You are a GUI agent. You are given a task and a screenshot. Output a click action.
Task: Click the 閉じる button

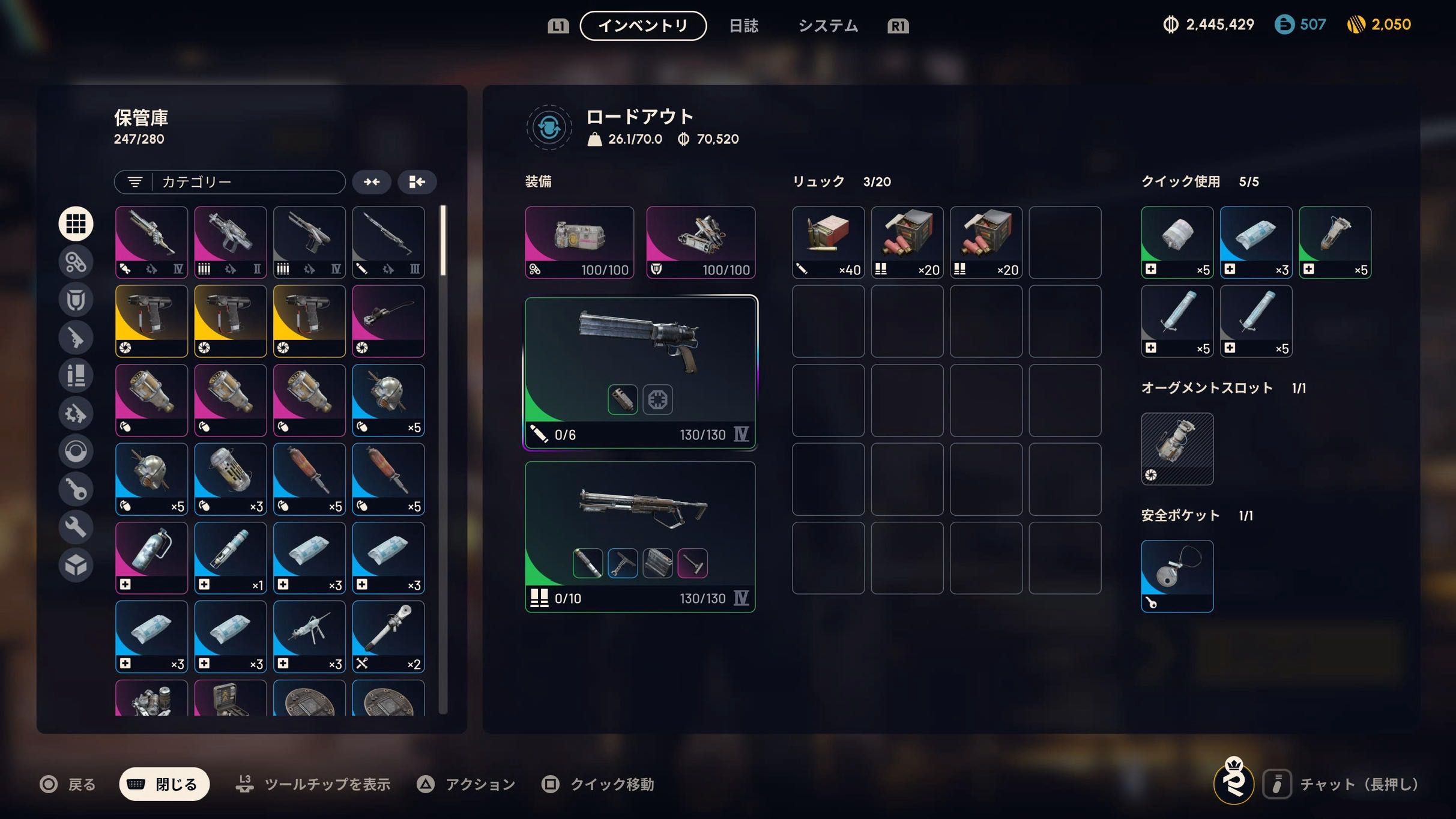pos(165,784)
